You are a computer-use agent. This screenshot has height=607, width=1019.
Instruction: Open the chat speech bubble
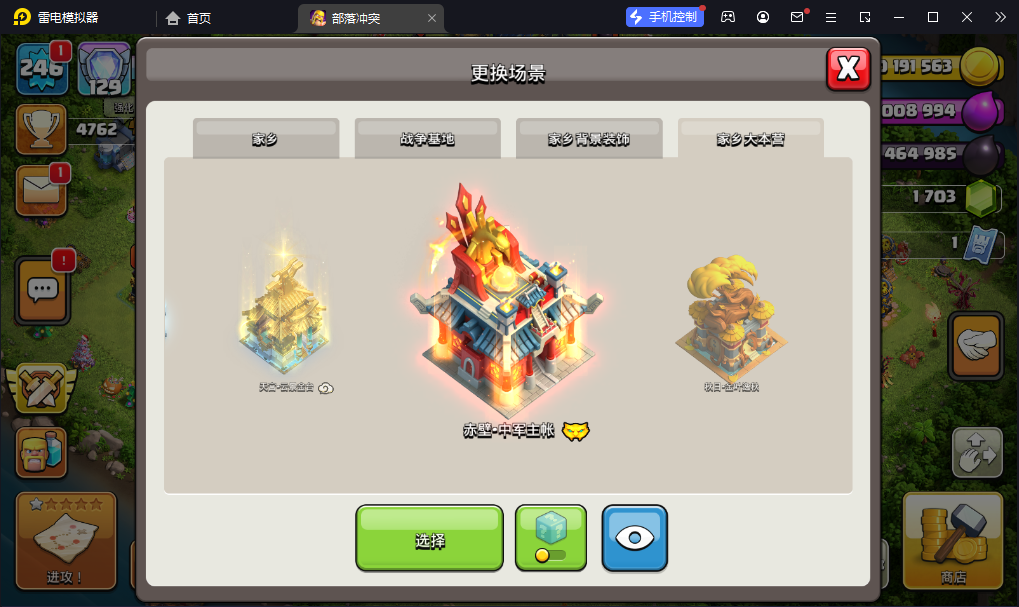(x=42, y=290)
